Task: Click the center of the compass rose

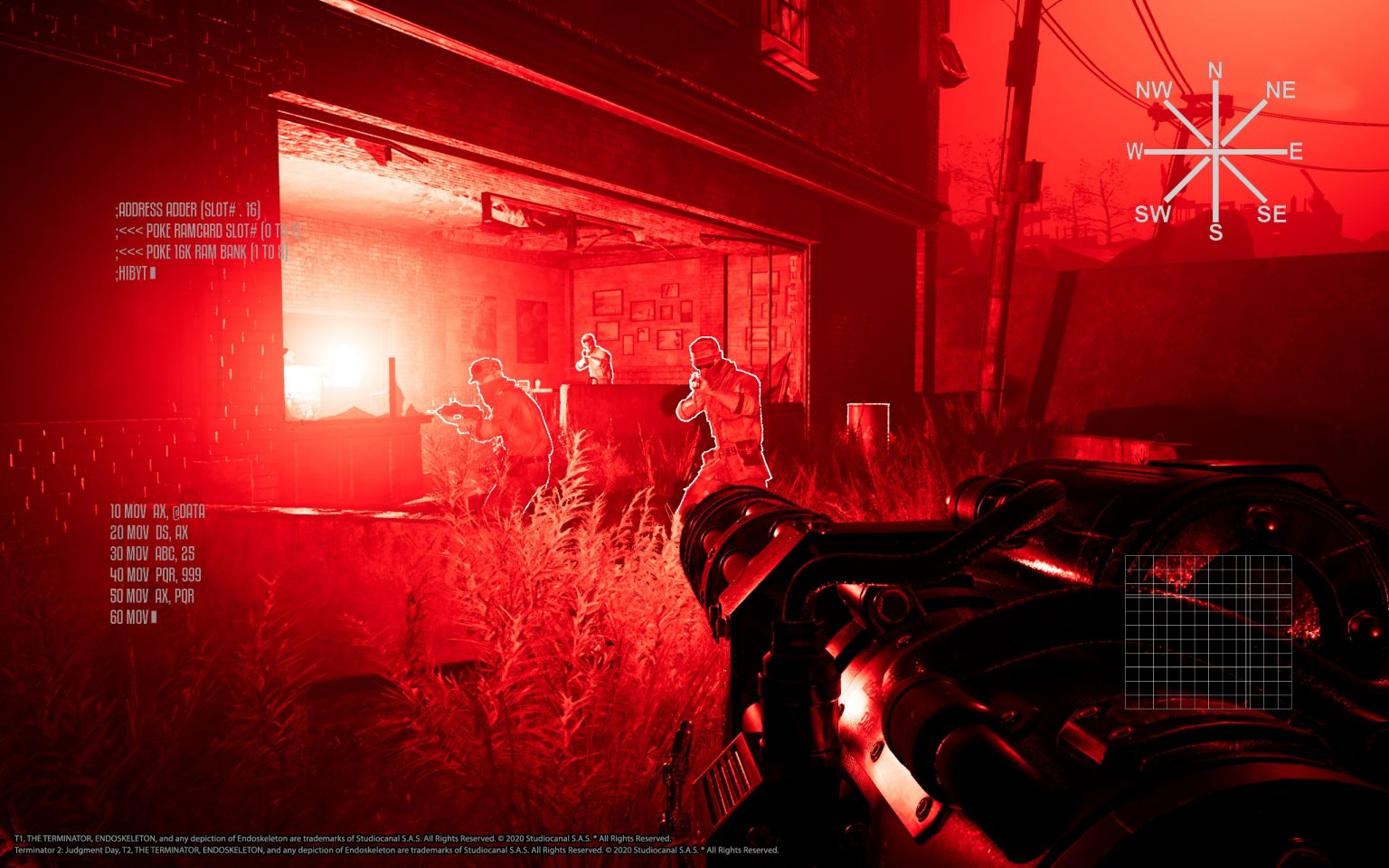Action: 1214,151
